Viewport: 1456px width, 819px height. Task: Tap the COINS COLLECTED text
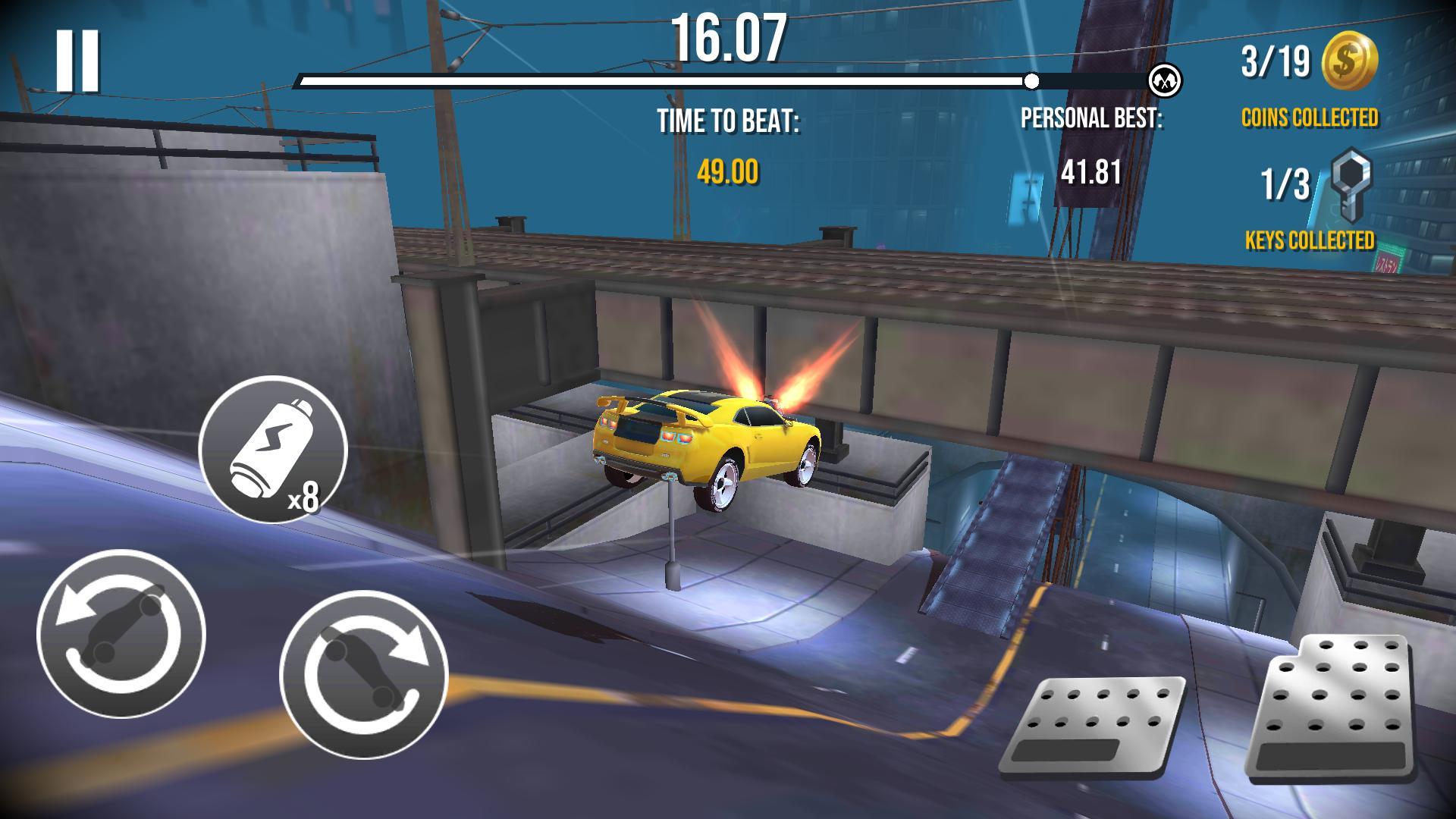[1310, 118]
